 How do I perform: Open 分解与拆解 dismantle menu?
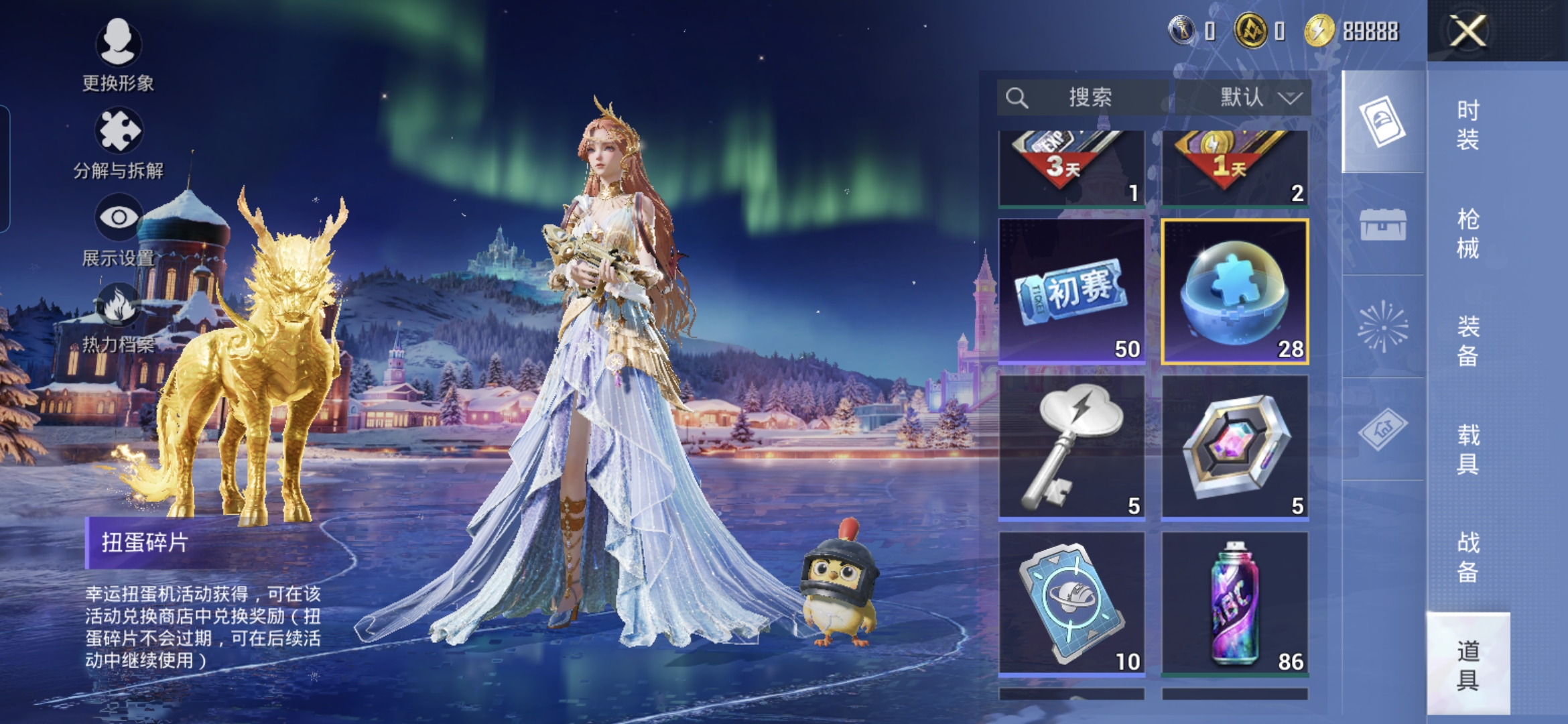coord(118,144)
